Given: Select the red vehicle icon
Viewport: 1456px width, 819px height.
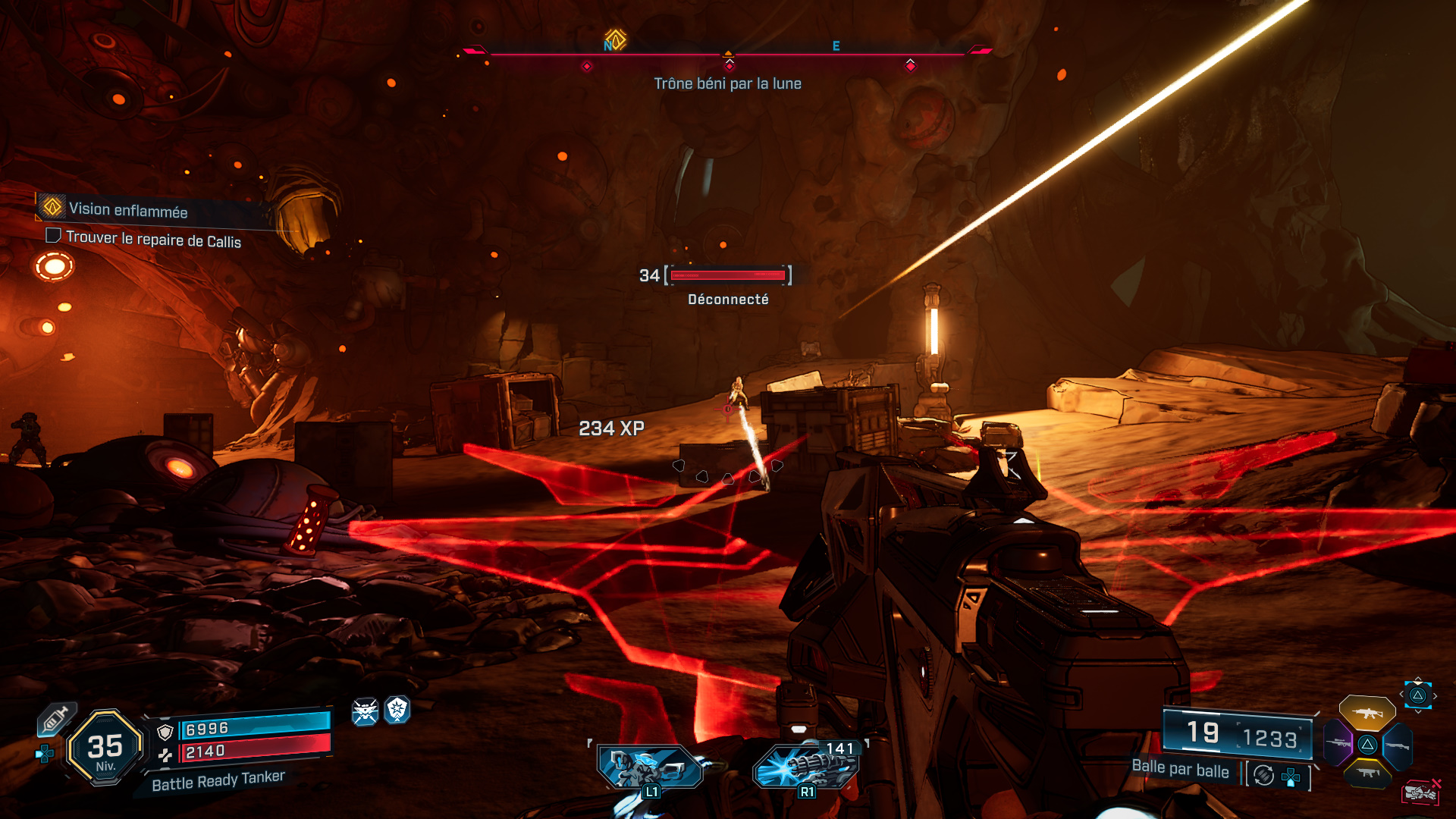Looking at the screenshot, I should click(1420, 792).
